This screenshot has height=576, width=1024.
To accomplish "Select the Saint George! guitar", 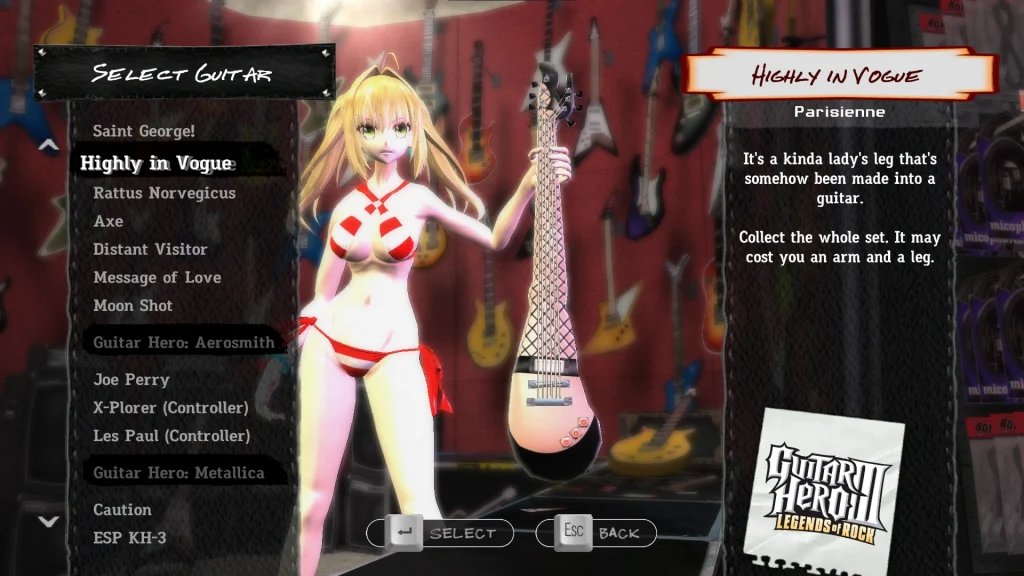I will point(144,131).
